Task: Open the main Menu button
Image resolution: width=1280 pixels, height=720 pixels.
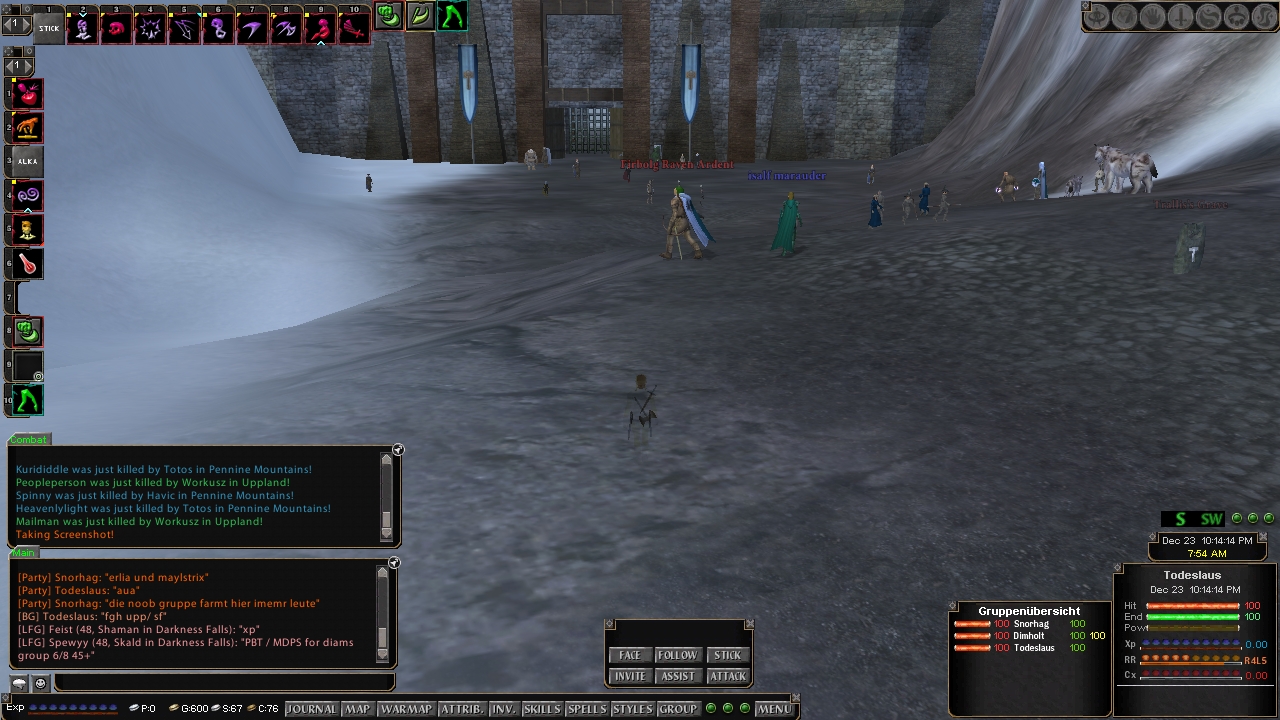Action: pos(774,709)
